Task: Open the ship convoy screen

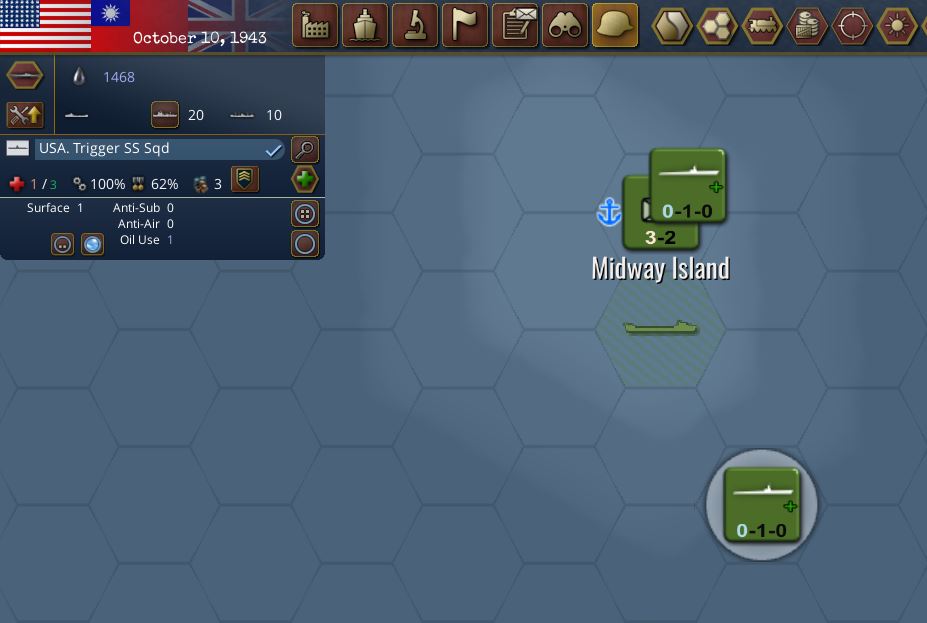Action: click(x=365, y=26)
